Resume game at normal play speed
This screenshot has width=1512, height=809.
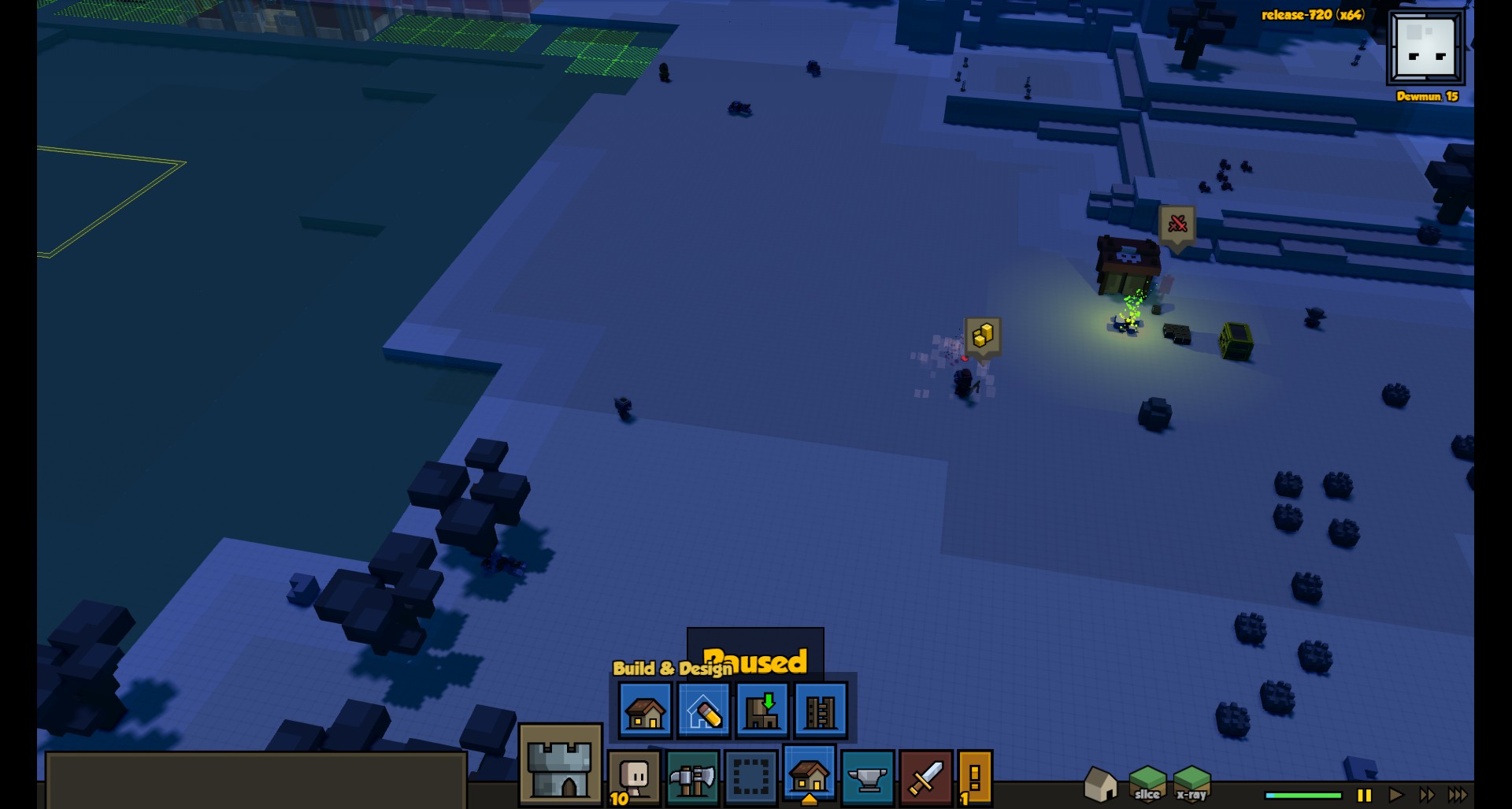(x=1395, y=796)
